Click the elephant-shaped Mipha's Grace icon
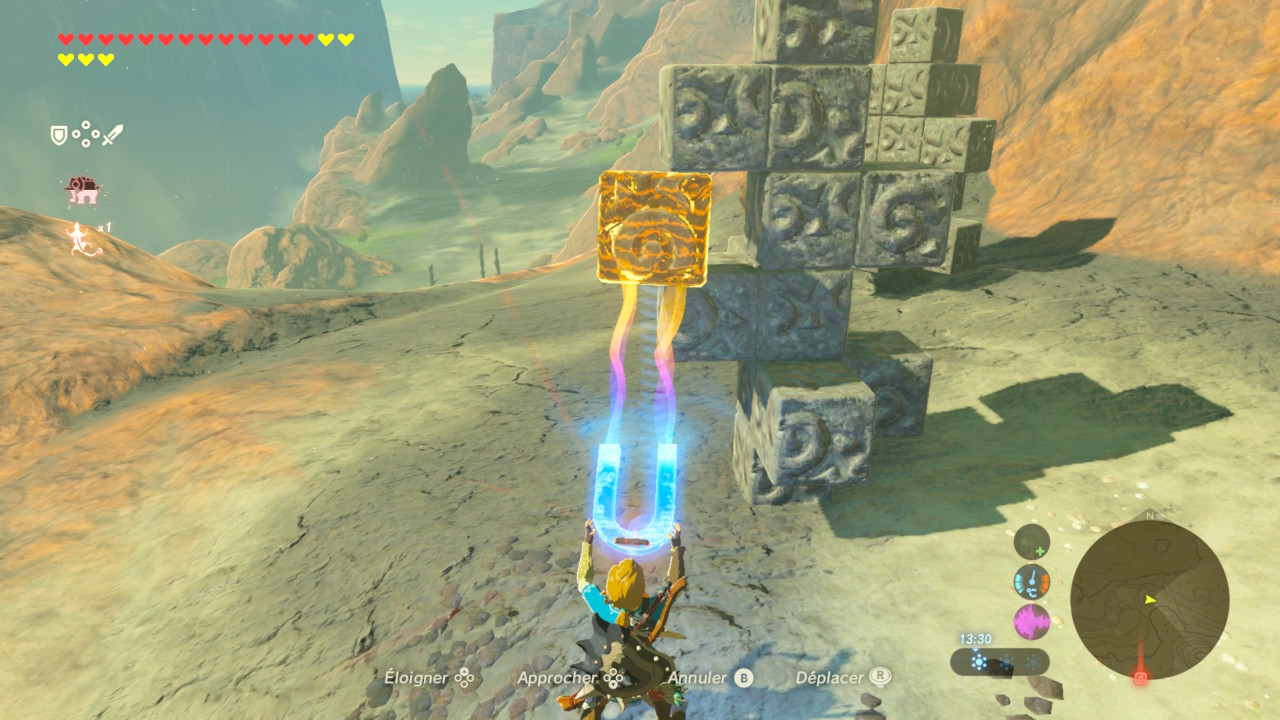Image resolution: width=1280 pixels, height=720 pixels. click(81, 189)
